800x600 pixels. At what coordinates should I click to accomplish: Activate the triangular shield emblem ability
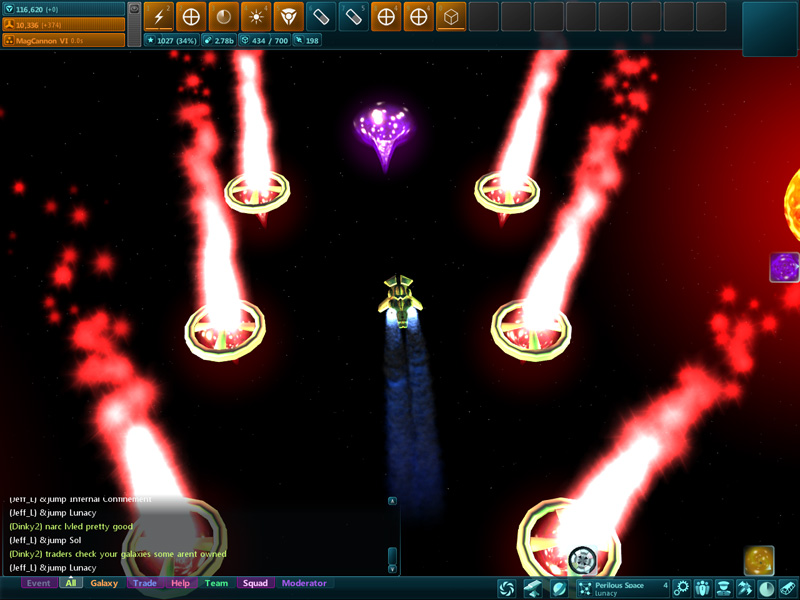(289, 16)
